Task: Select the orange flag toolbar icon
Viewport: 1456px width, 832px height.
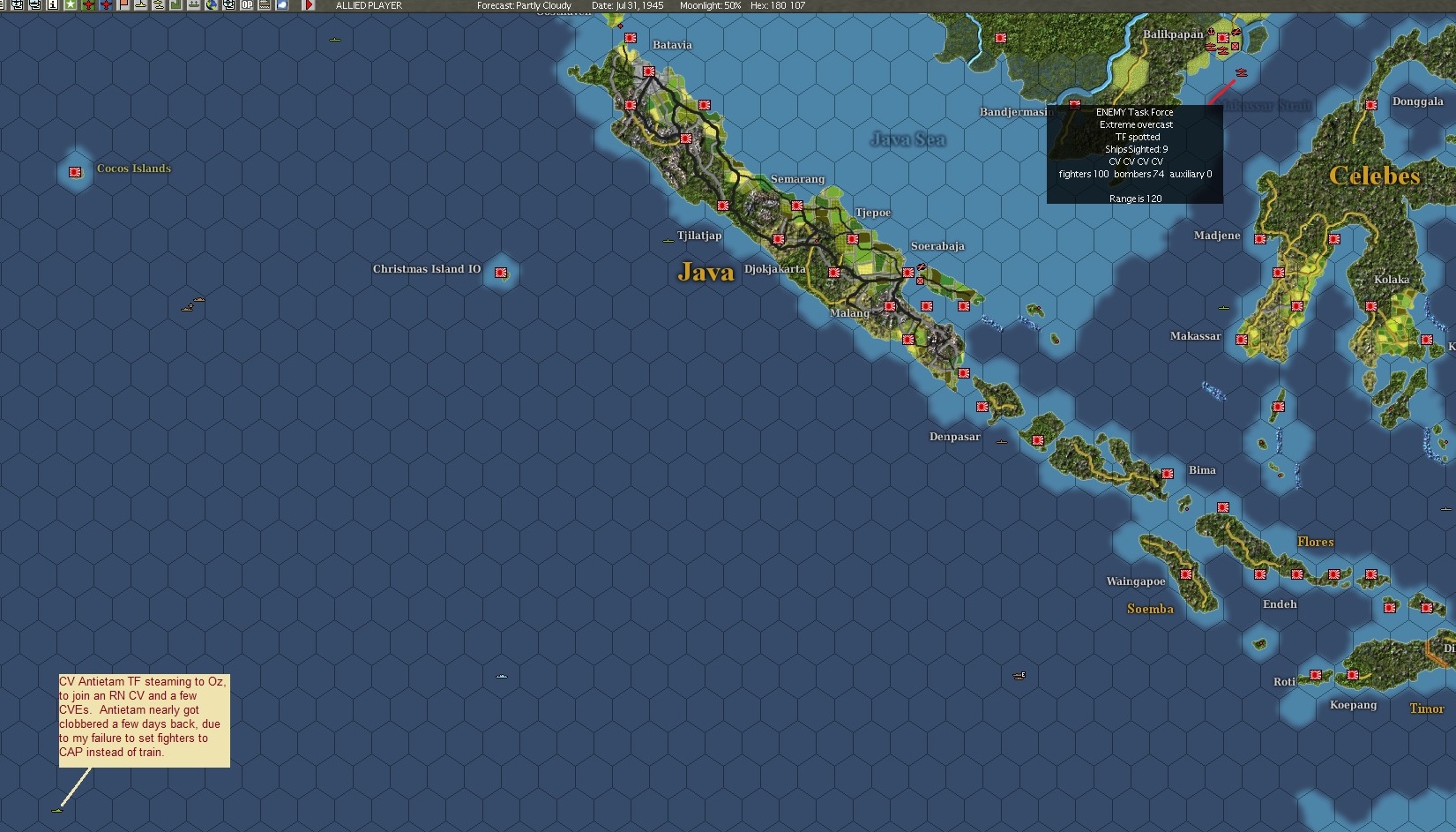Action: (x=123, y=4)
